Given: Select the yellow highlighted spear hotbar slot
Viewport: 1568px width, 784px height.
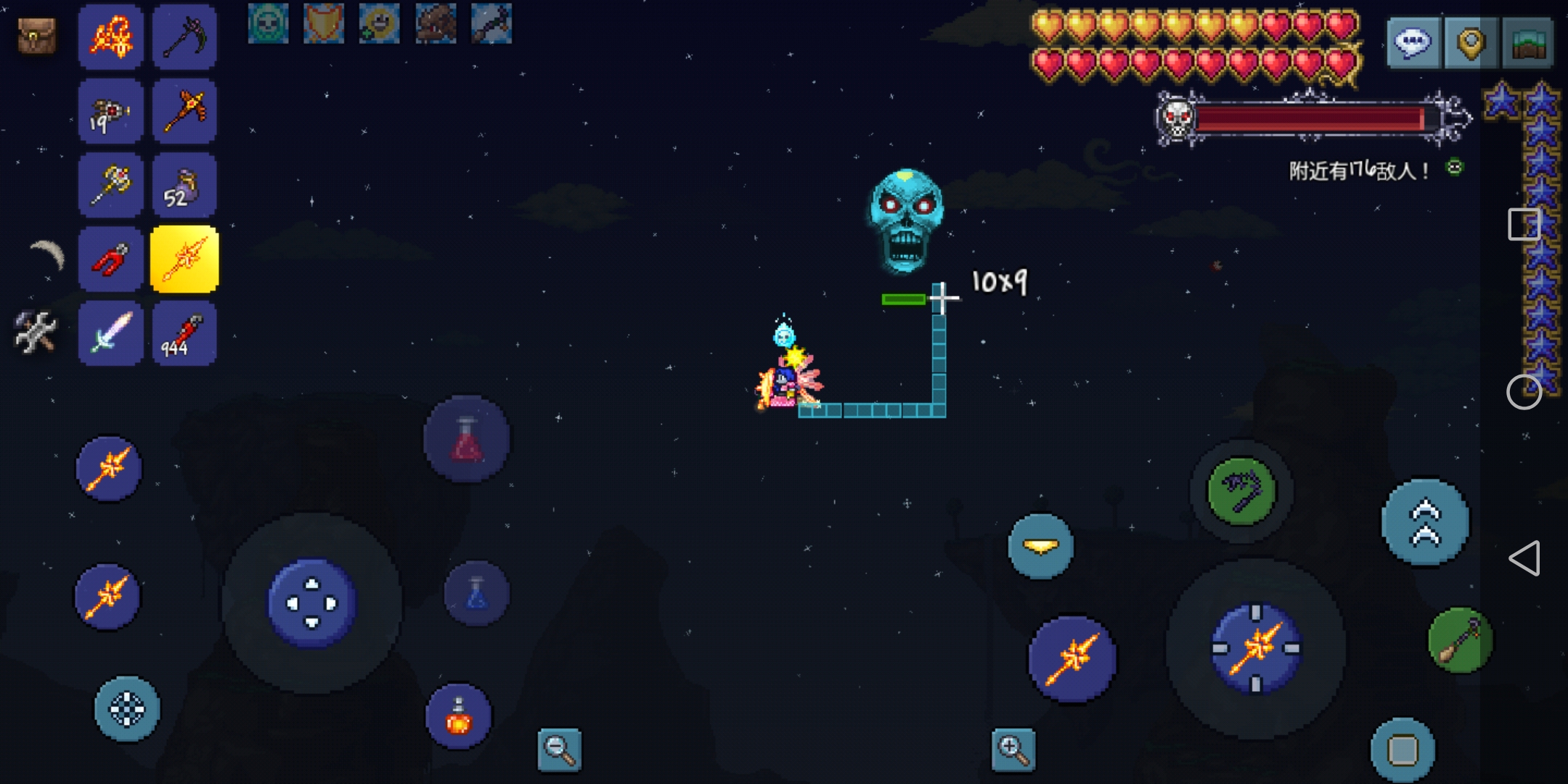Looking at the screenshot, I should coord(184,259).
